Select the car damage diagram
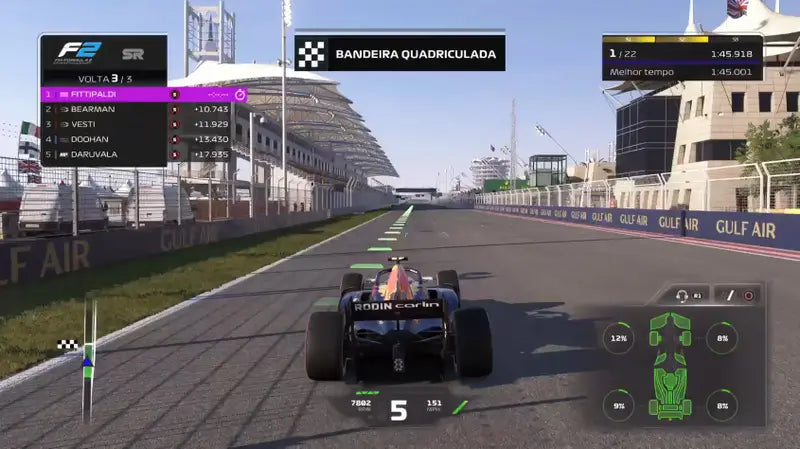Screen dimensions: 800x449 [670, 365]
